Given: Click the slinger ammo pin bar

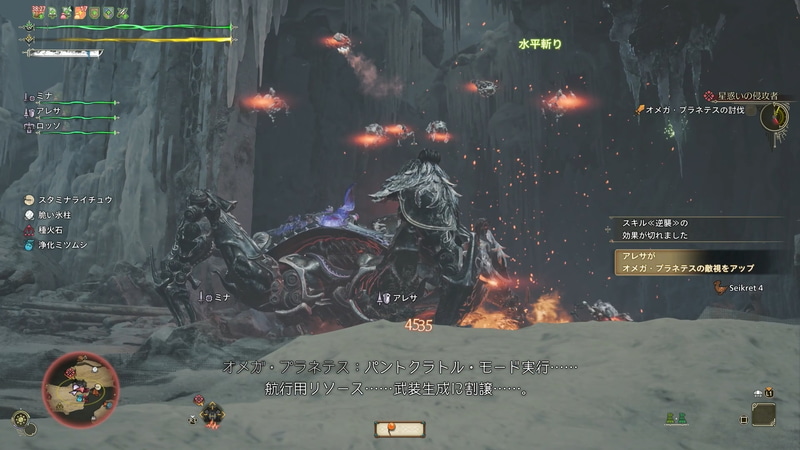Looking at the screenshot, I should pos(400,429).
